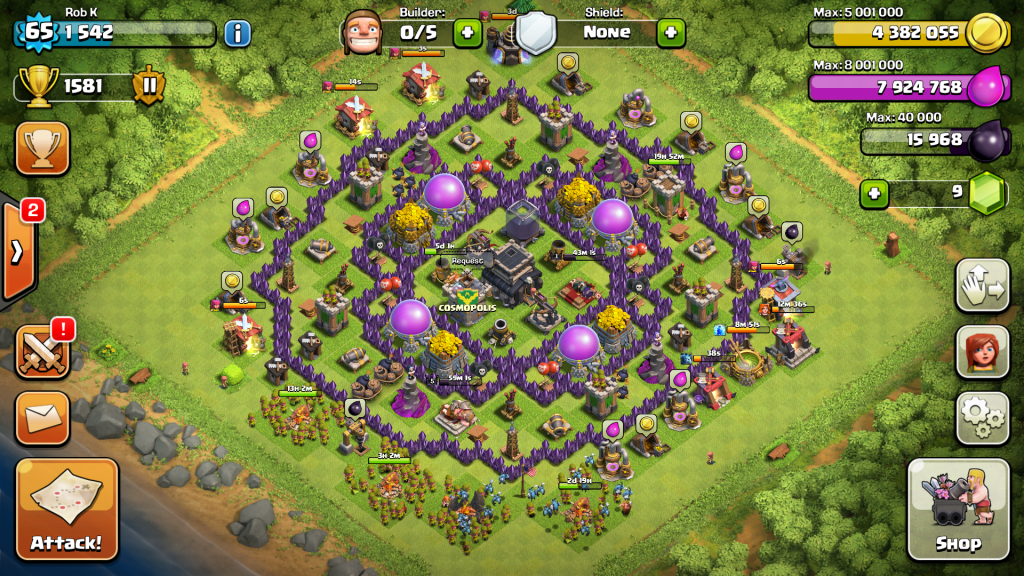Select the blue experience level badge
Image resolution: width=1024 pixels, height=576 pixels.
[x=38, y=31]
